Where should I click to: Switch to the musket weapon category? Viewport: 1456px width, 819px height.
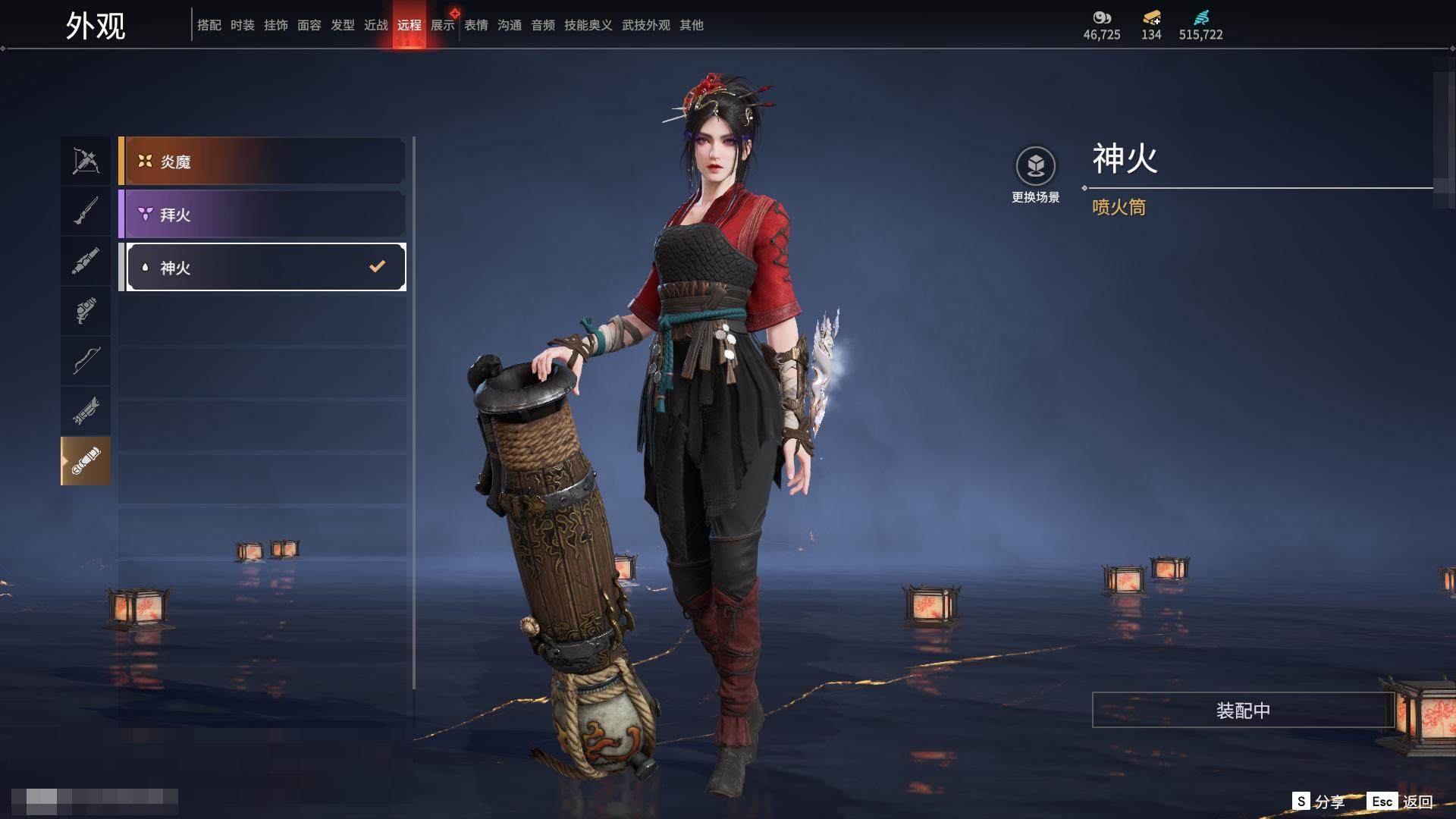point(86,211)
